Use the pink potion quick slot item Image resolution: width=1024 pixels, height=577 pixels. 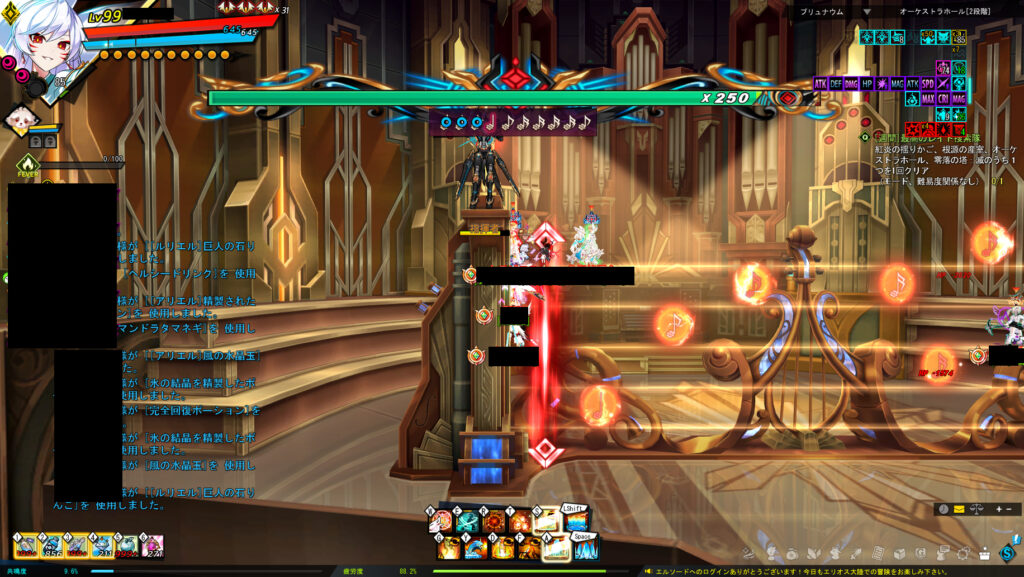pyautogui.click(x=152, y=547)
